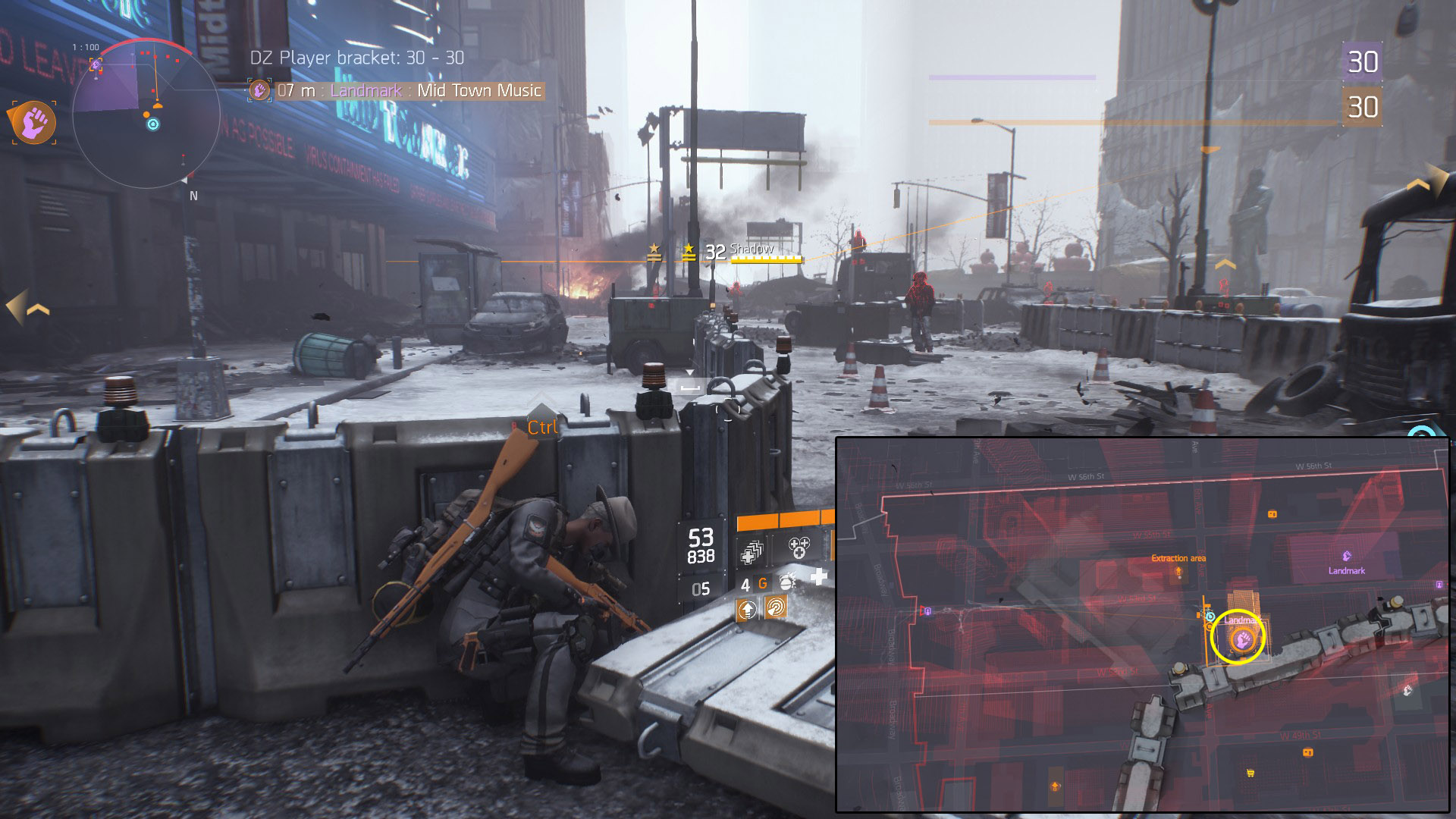The image size is (1456, 819).
Task: Click the orange radar pulse buff icon
Action: point(775,607)
